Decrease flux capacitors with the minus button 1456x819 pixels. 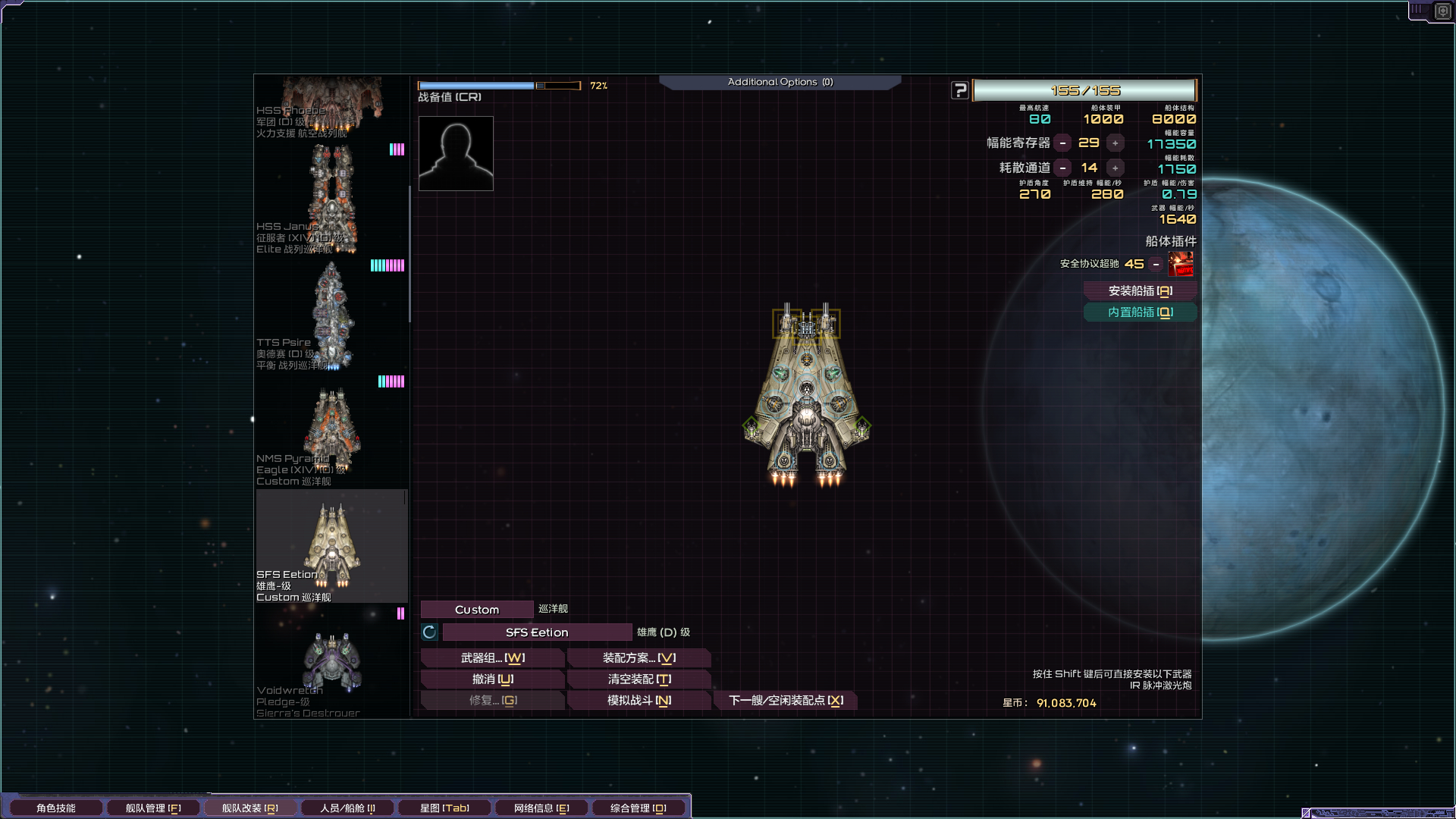[x=1063, y=143]
